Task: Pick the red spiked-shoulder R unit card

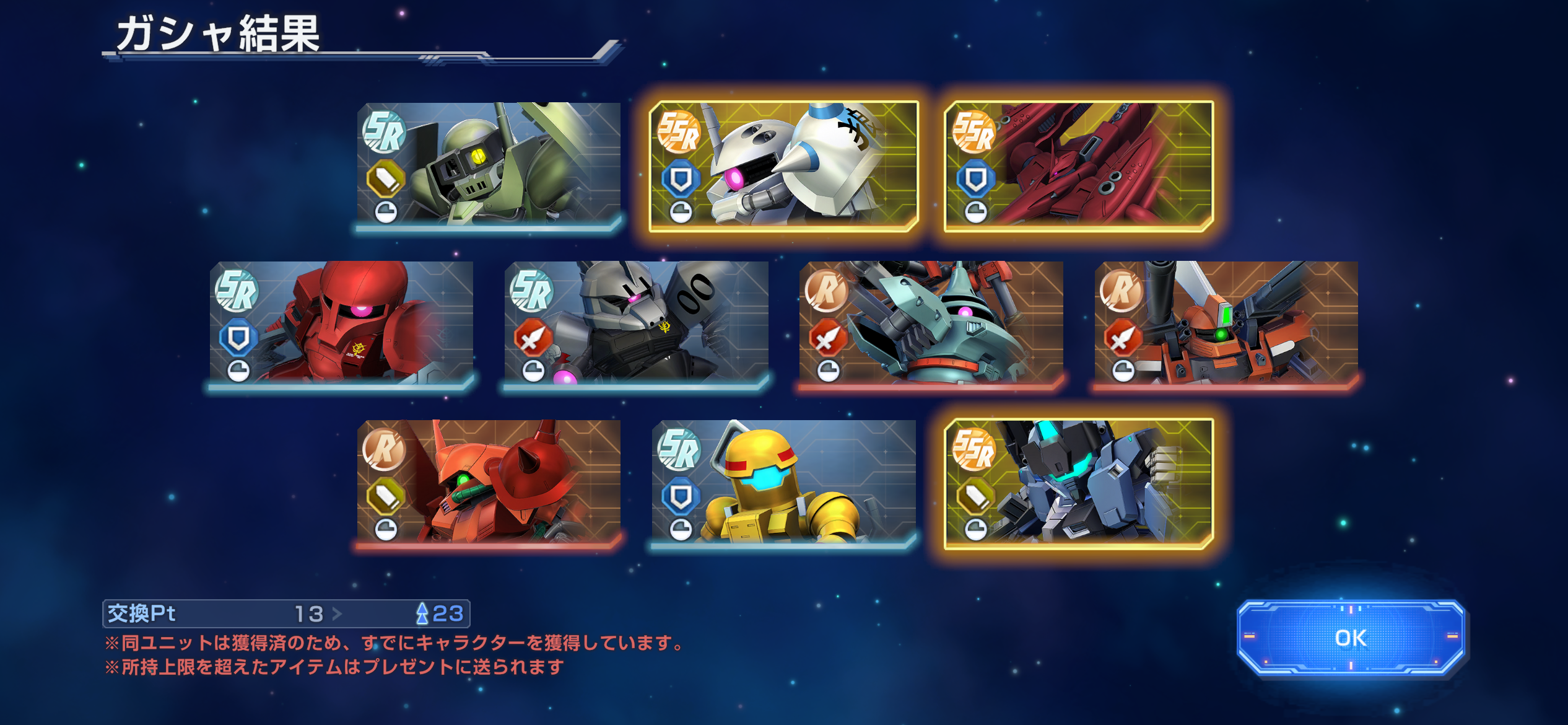Action: (x=489, y=483)
